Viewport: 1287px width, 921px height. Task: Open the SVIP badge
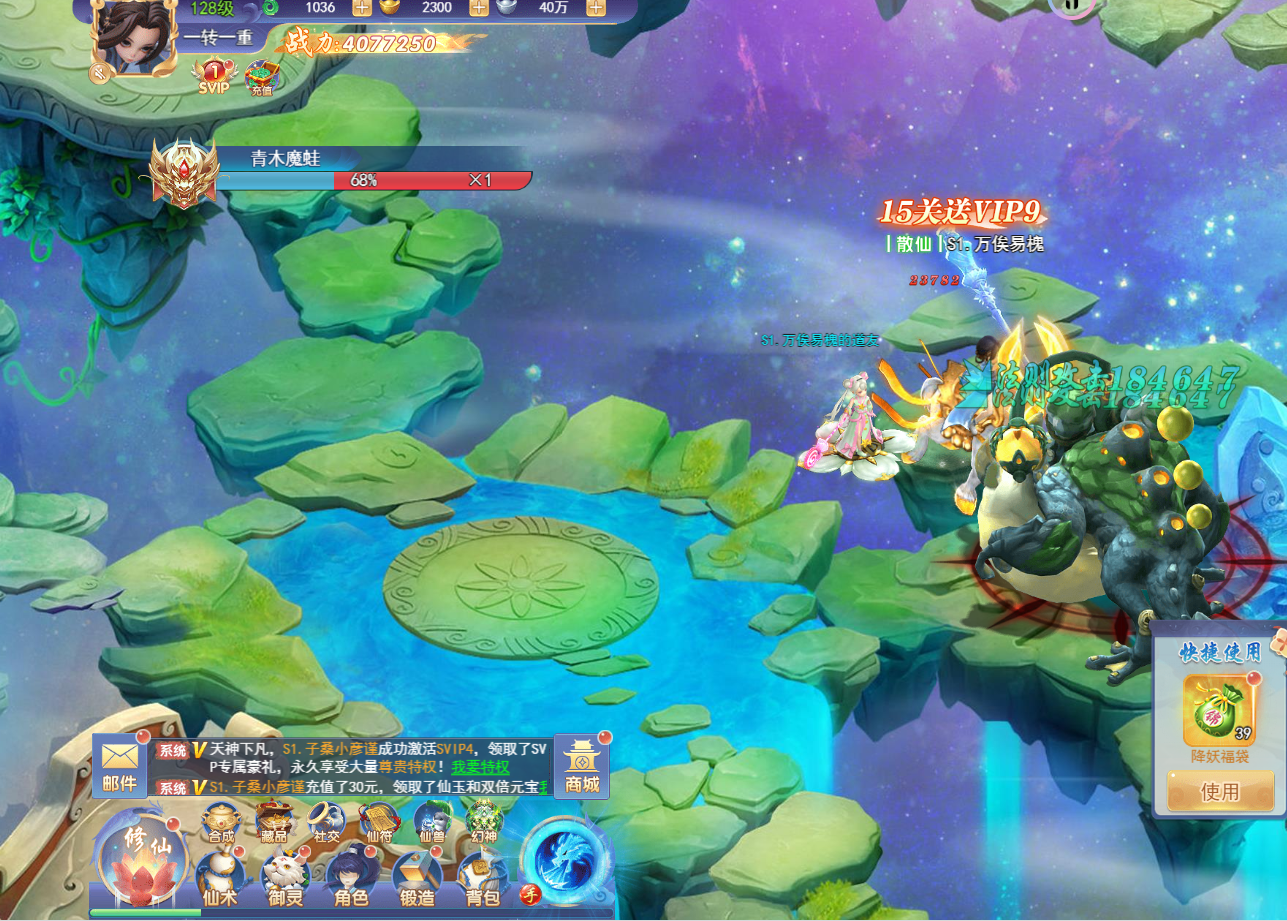click(213, 76)
